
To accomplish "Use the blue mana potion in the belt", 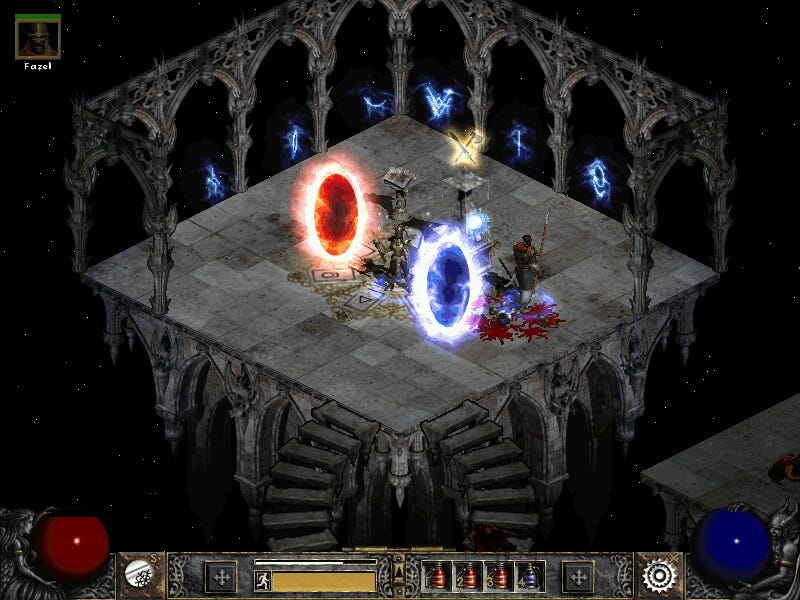I will 530,576.
